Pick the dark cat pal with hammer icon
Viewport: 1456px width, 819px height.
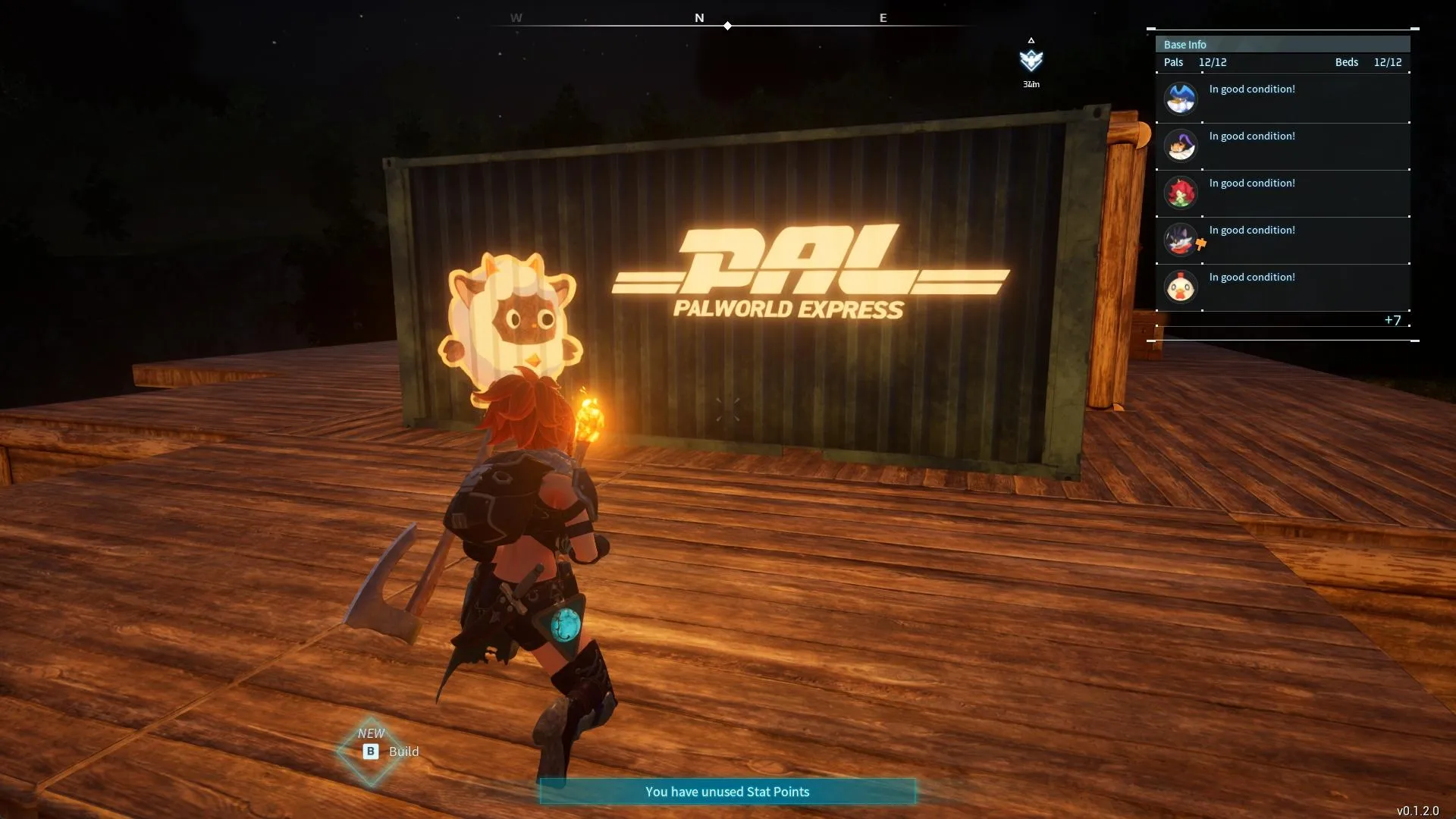tap(1282, 240)
